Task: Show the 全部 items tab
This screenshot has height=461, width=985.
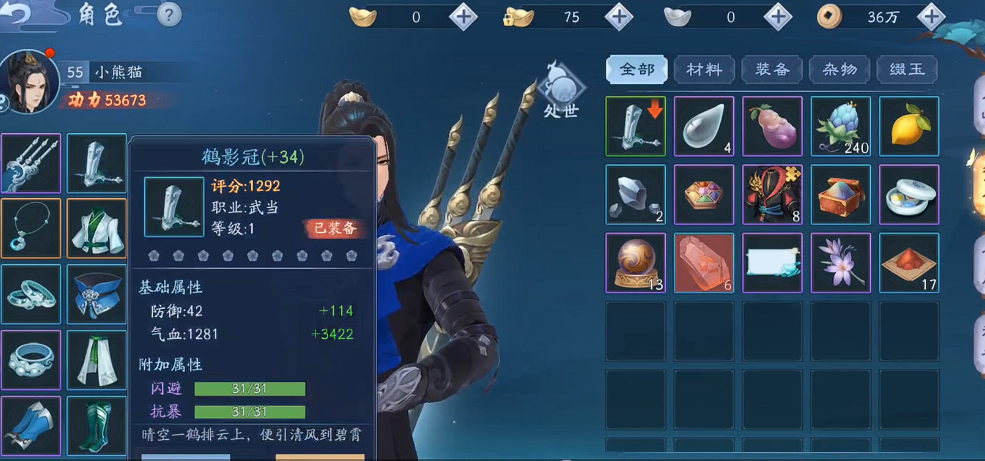Action: pos(637,69)
